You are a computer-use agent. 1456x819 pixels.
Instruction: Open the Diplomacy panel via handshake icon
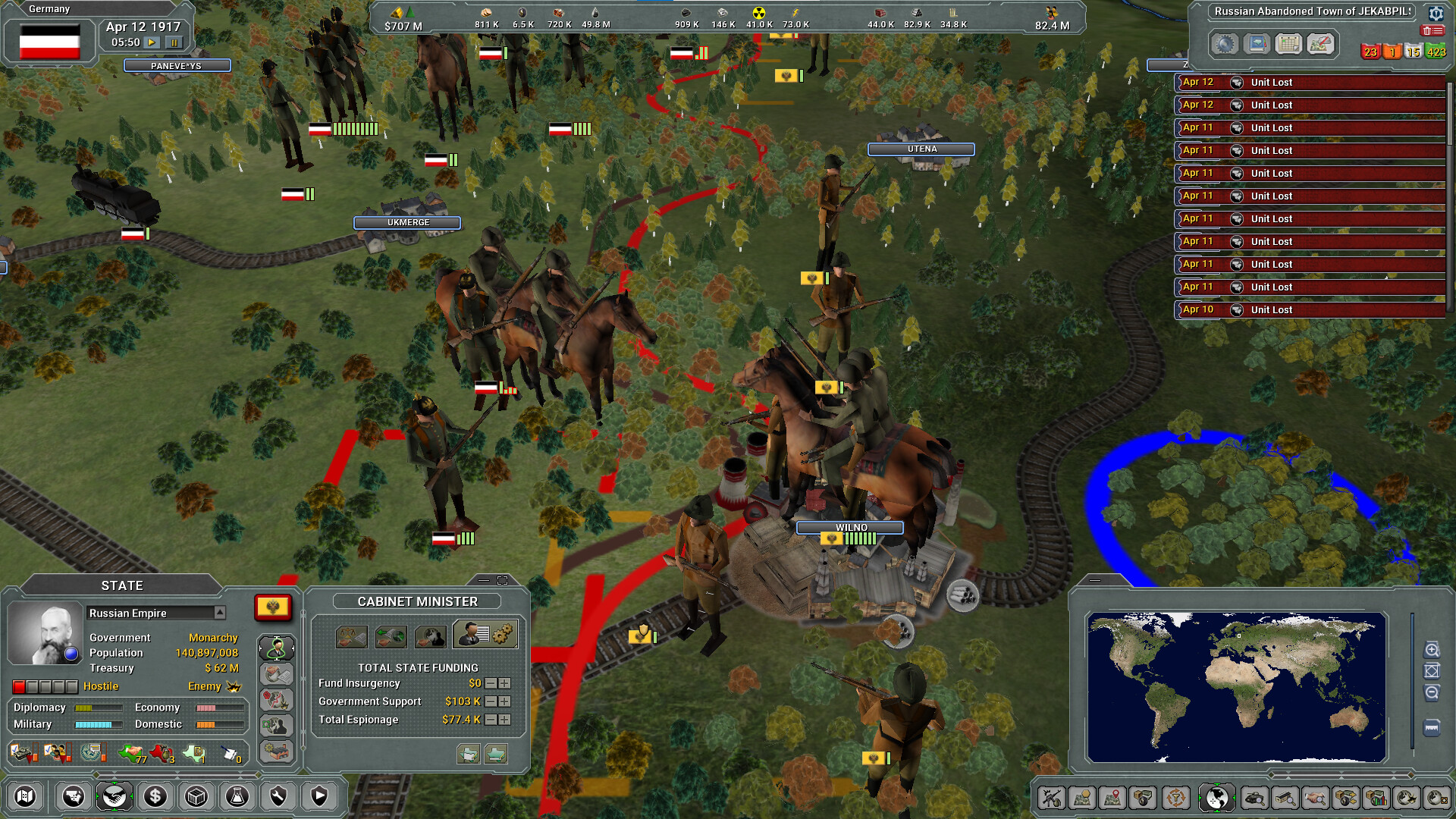[x=115, y=797]
